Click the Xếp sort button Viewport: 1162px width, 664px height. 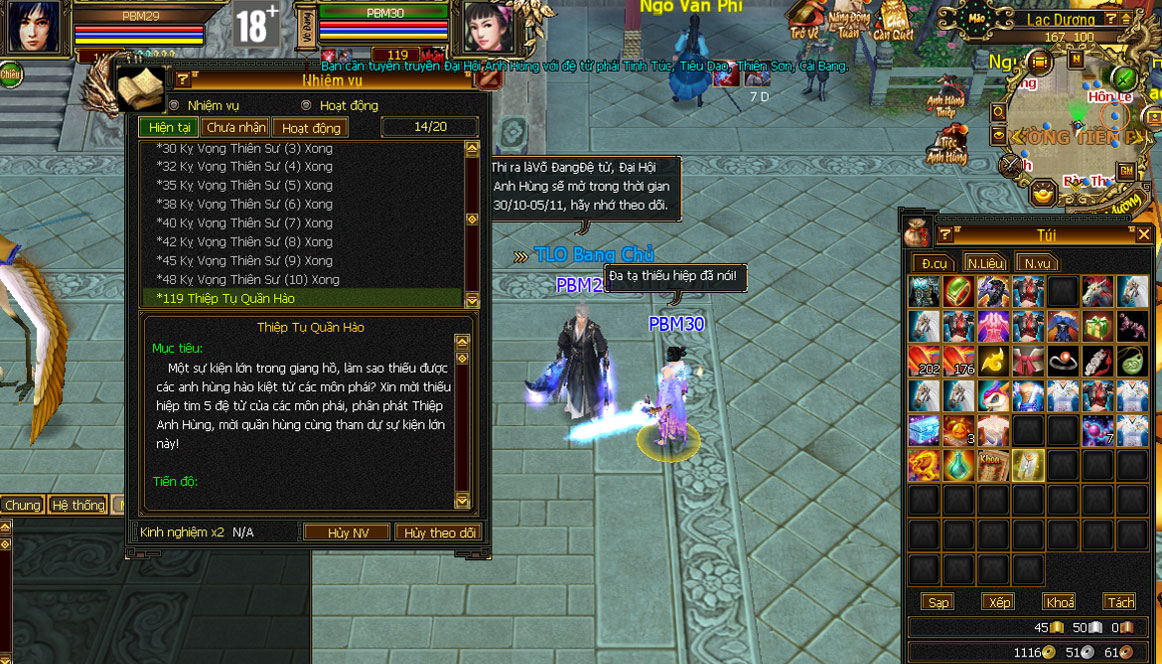[x=999, y=602]
